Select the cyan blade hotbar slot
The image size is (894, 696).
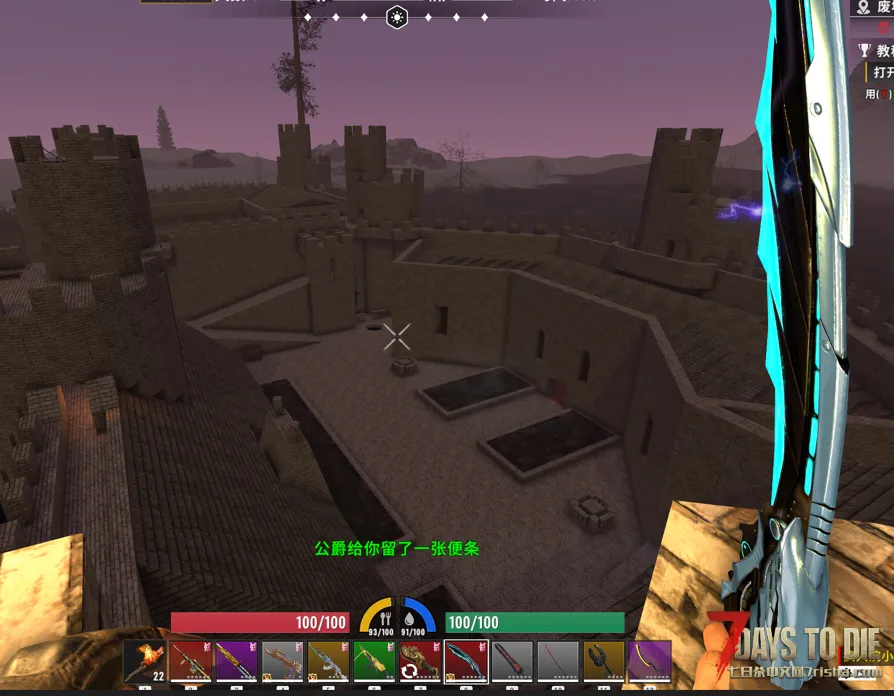point(466,662)
